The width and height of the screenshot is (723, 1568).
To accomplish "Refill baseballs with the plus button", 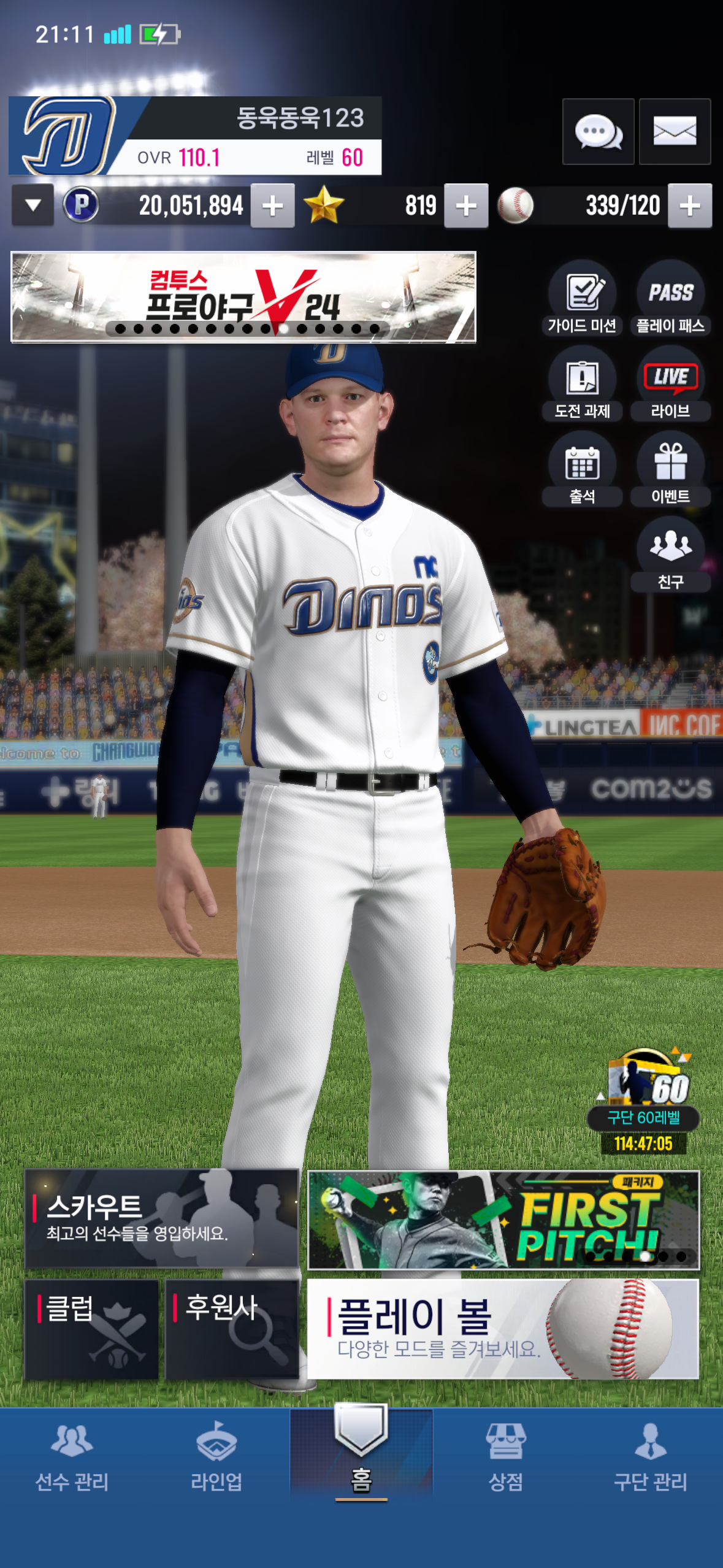I will [x=690, y=206].
